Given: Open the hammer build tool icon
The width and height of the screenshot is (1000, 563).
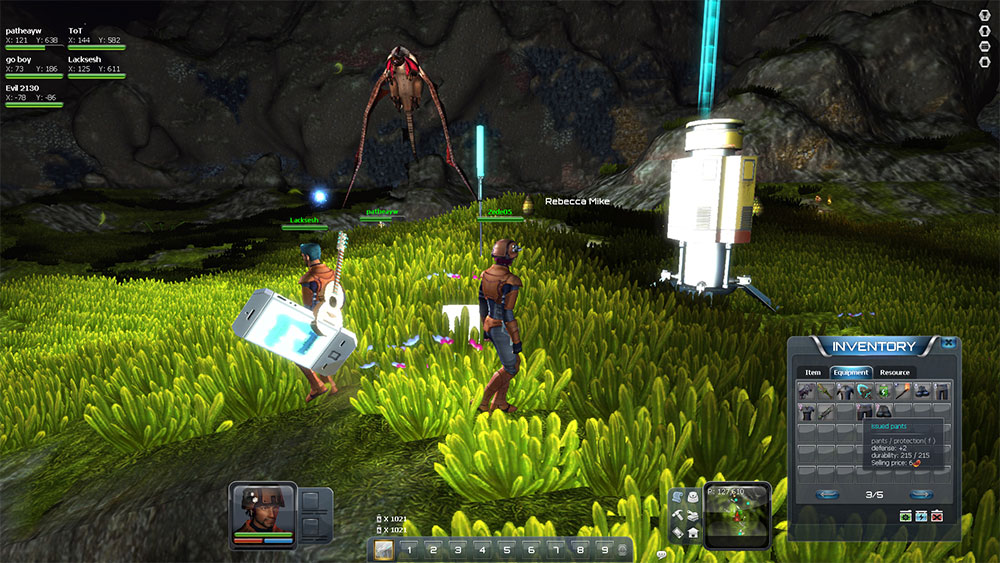Looking at the screenshot, I should point(677,515).
